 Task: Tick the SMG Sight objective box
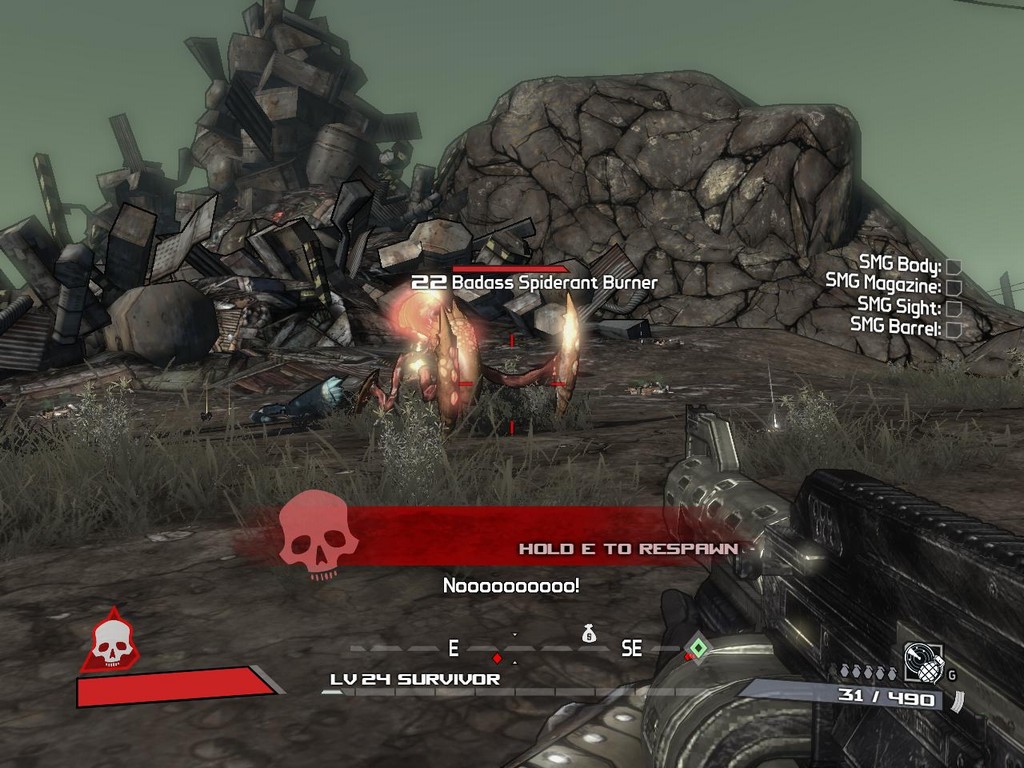tap(953, 308)
